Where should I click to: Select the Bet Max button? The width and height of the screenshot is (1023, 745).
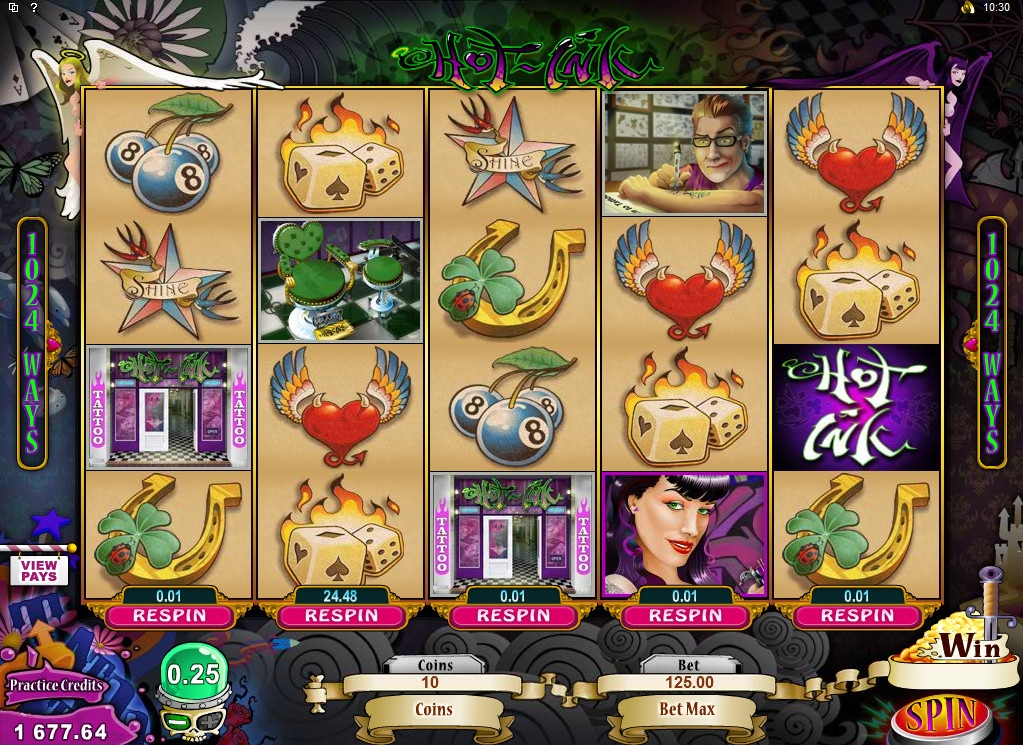click(x=686, y=709)
